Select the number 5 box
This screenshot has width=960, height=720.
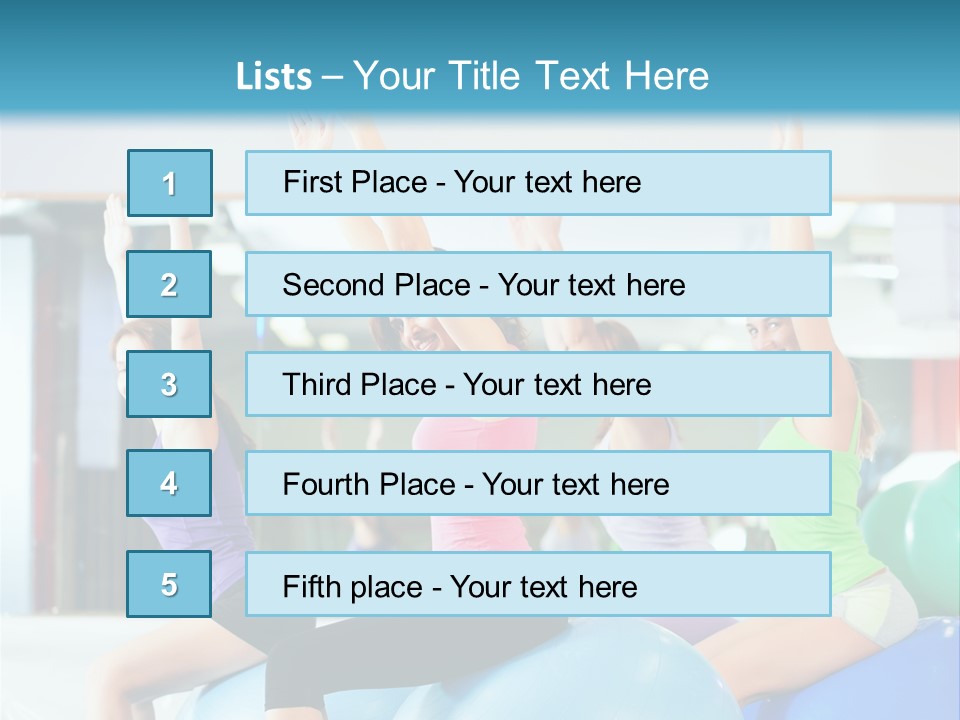[169, 584]
